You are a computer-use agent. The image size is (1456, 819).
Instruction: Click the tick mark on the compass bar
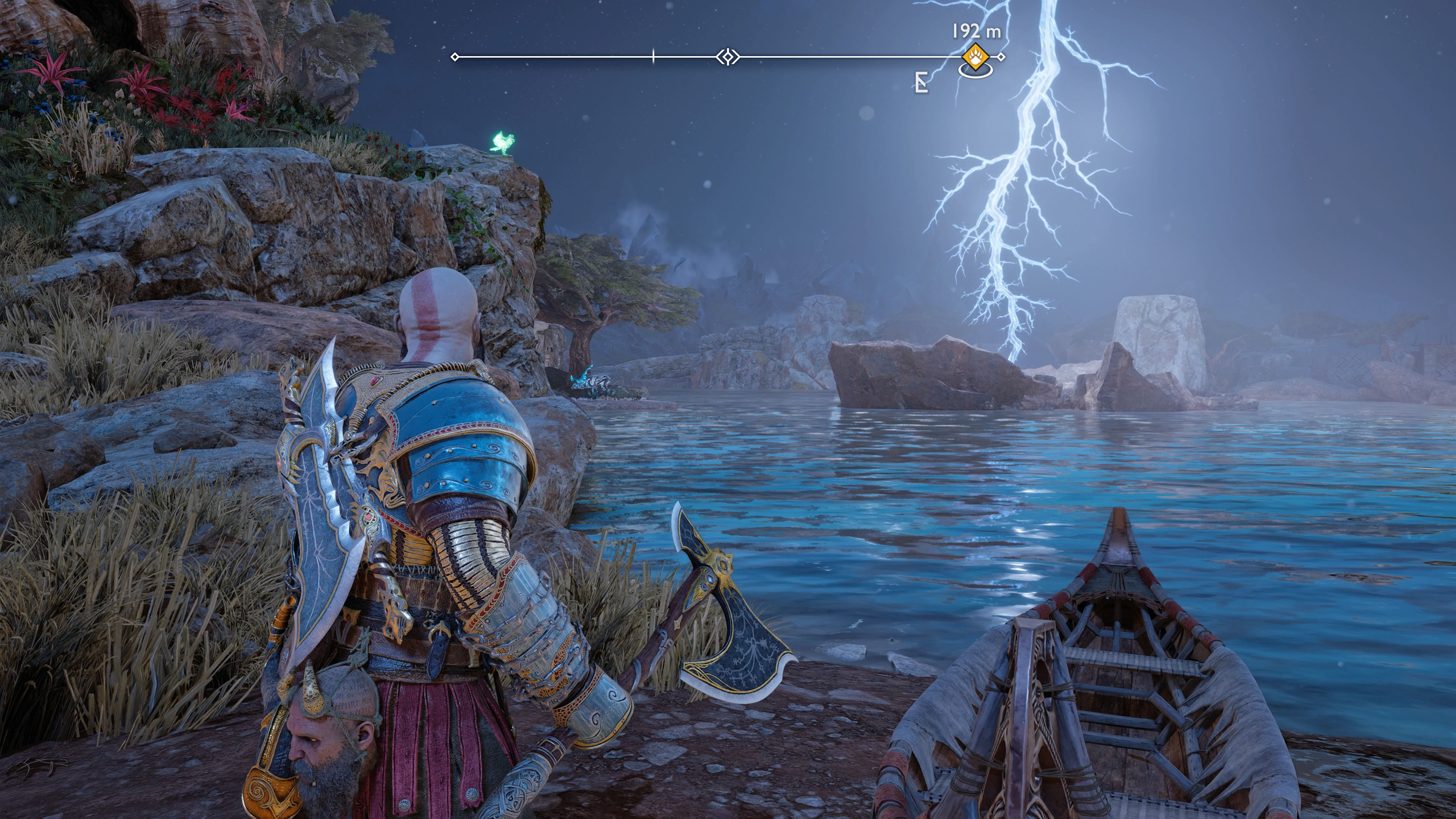click(x=653, y=56)
